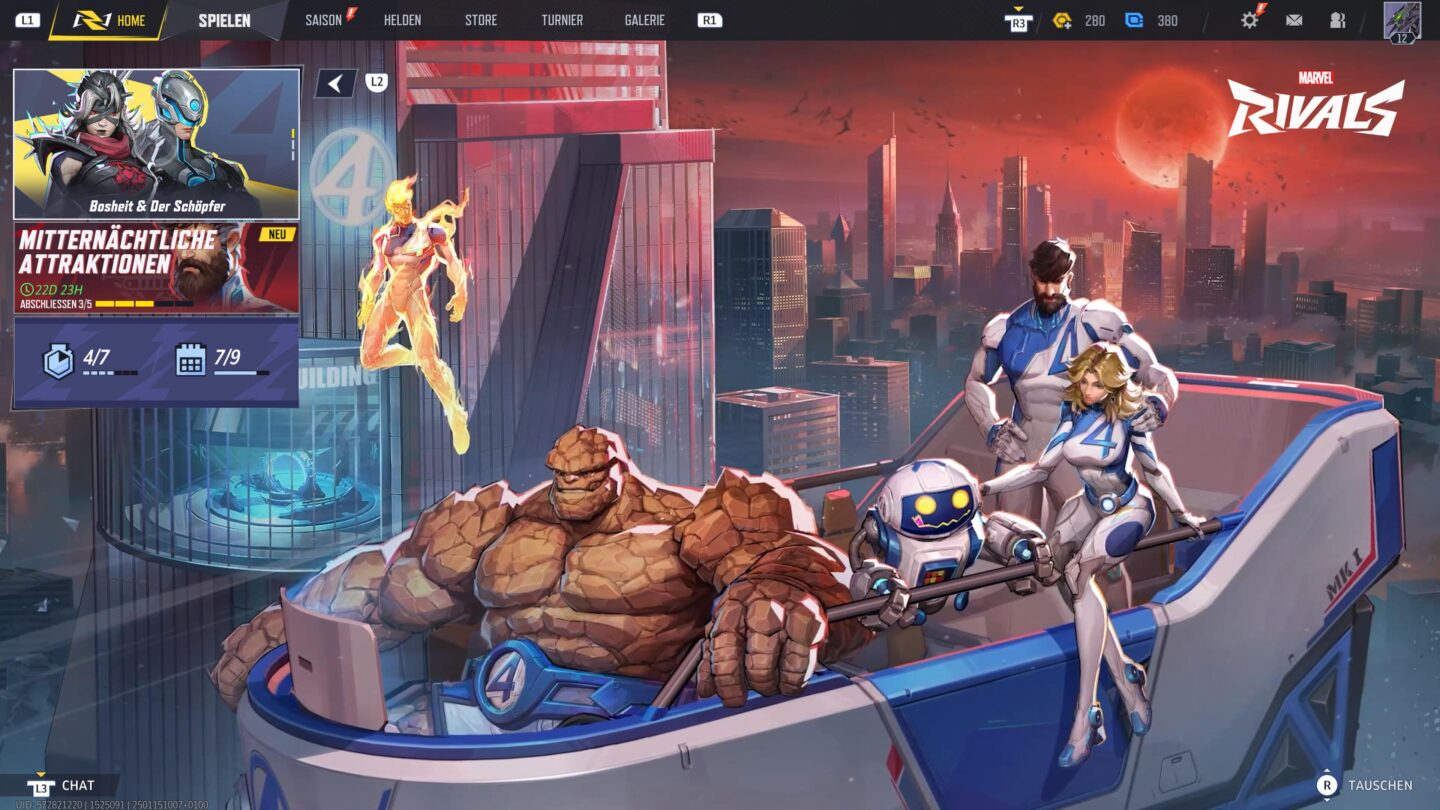The width and height of the screenshot is (1440, 810).
Task: Click the blue Units currency icon
Action: [1134, 19]
